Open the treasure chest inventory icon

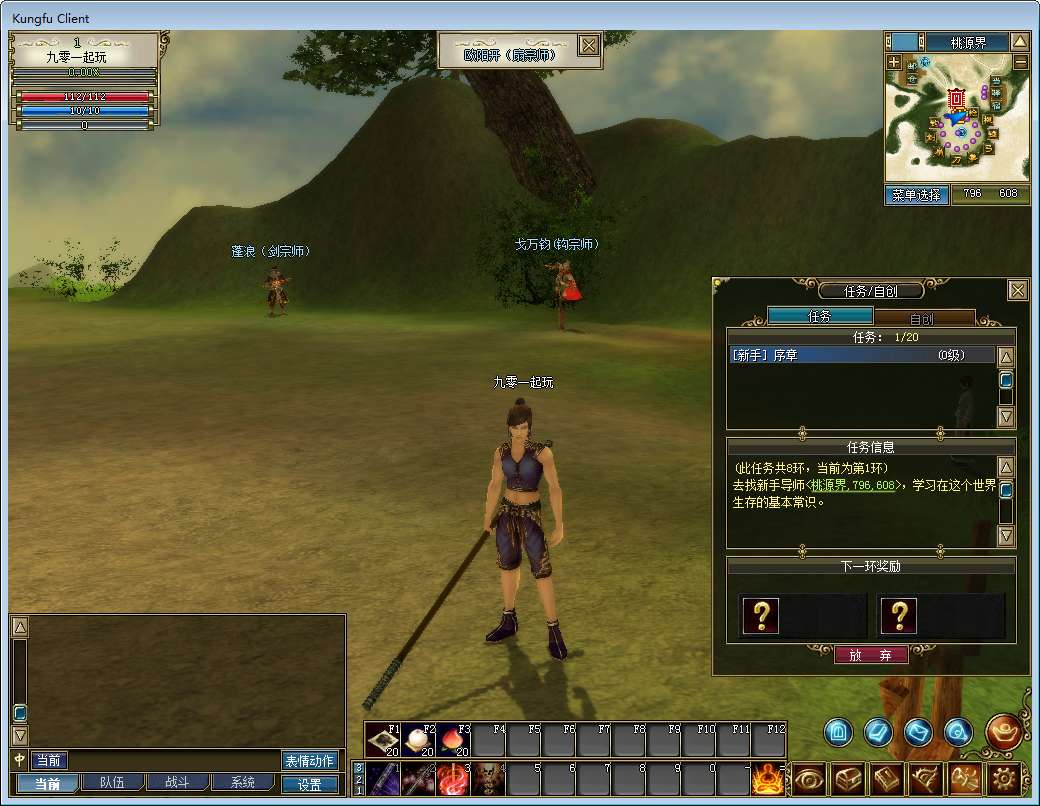(x=848, y=778)
